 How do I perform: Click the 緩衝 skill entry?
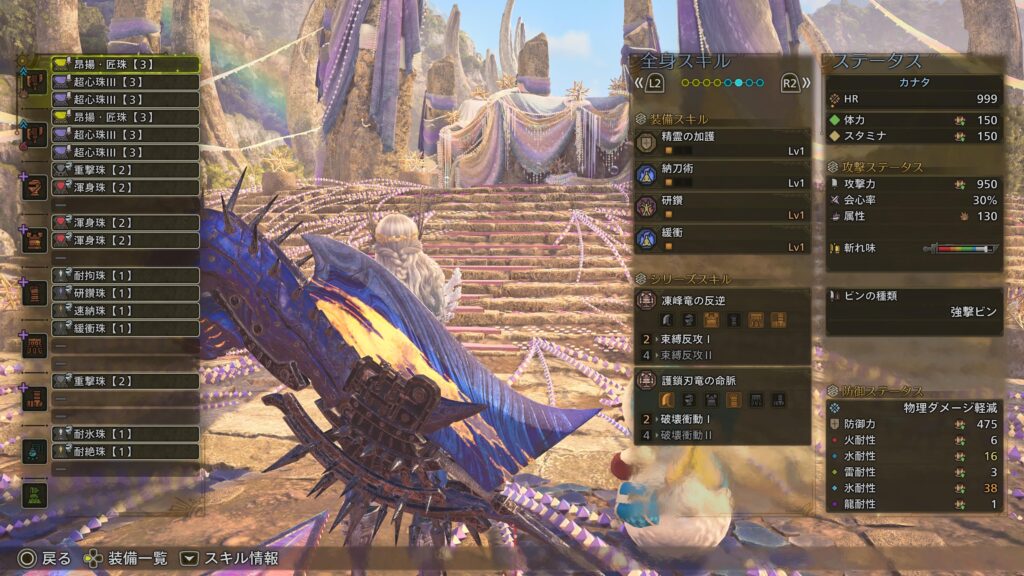(722, 239)
